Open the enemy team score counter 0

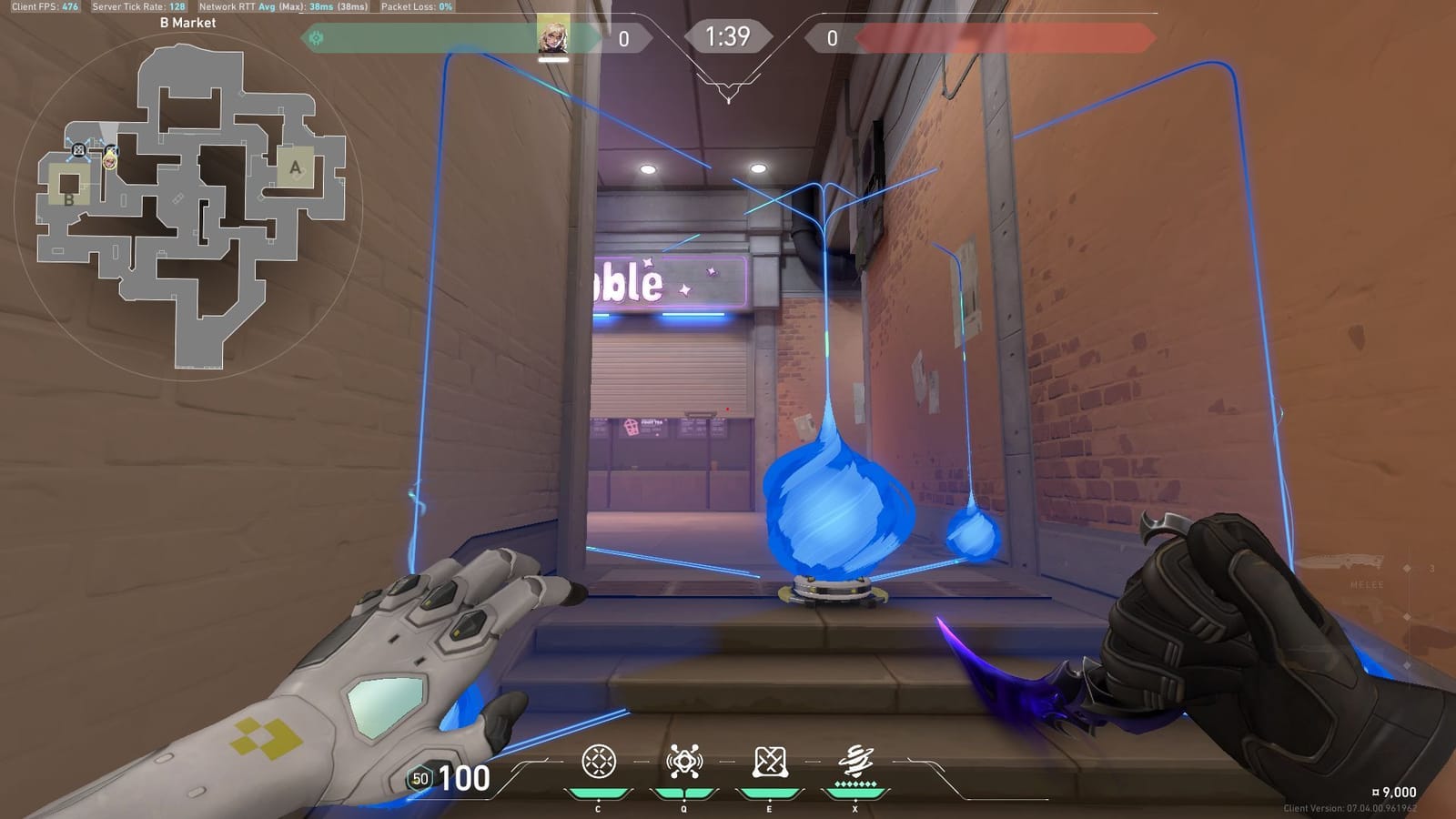[x=832, y=35]
